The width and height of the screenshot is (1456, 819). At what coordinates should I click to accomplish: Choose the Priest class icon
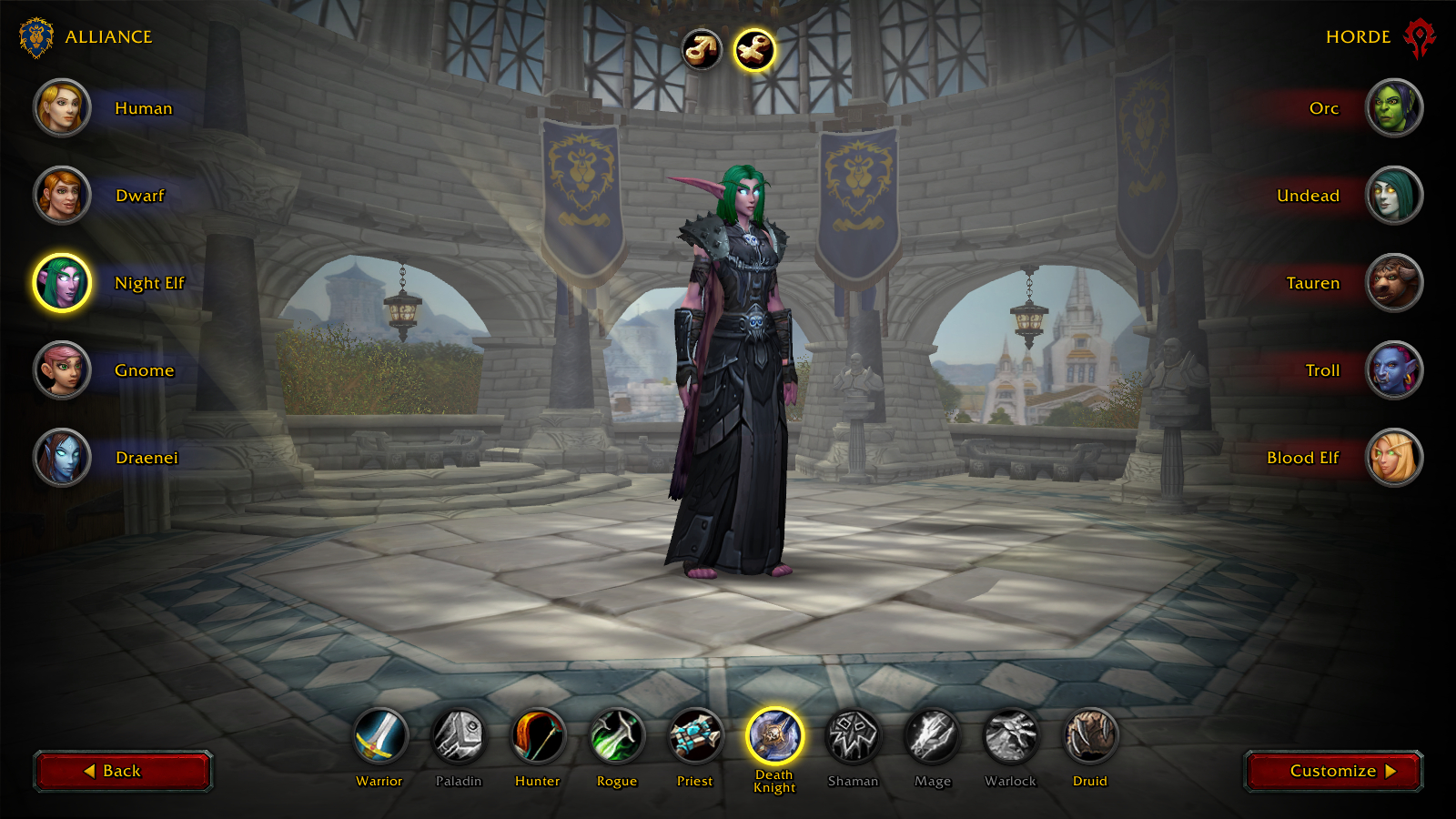tap(696, 736)
